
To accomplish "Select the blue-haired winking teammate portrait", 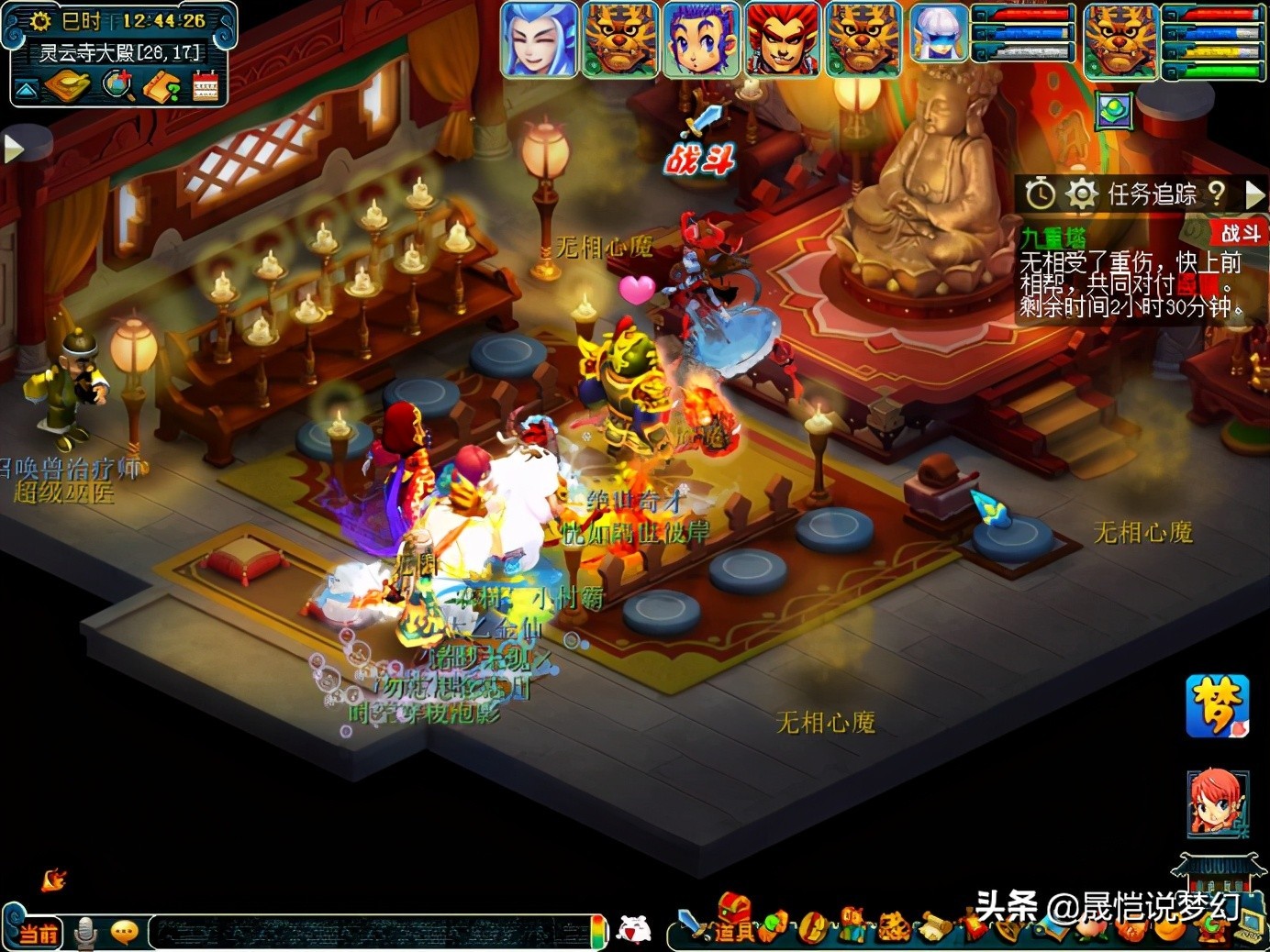I will click(x=539, y=39).
